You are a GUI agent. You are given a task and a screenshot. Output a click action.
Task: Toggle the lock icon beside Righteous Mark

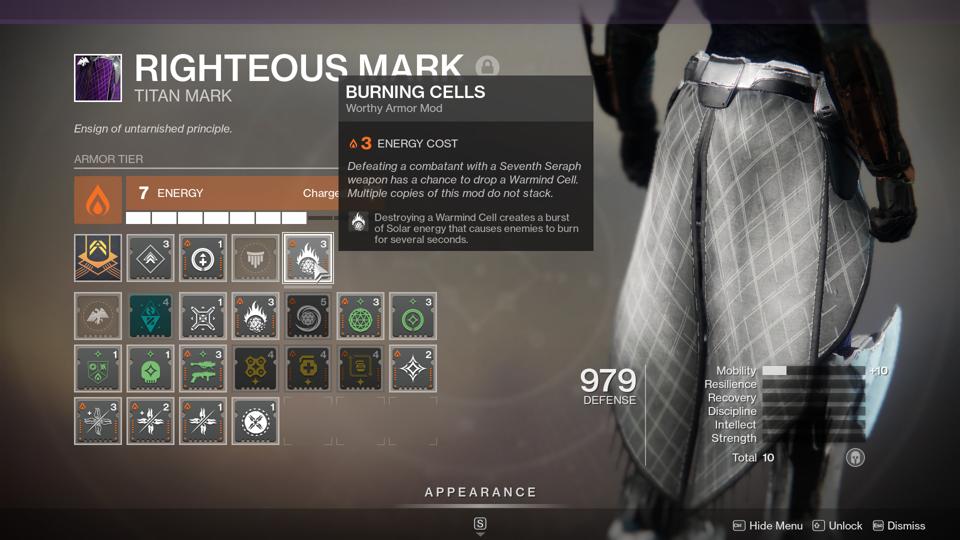[487, 68]
